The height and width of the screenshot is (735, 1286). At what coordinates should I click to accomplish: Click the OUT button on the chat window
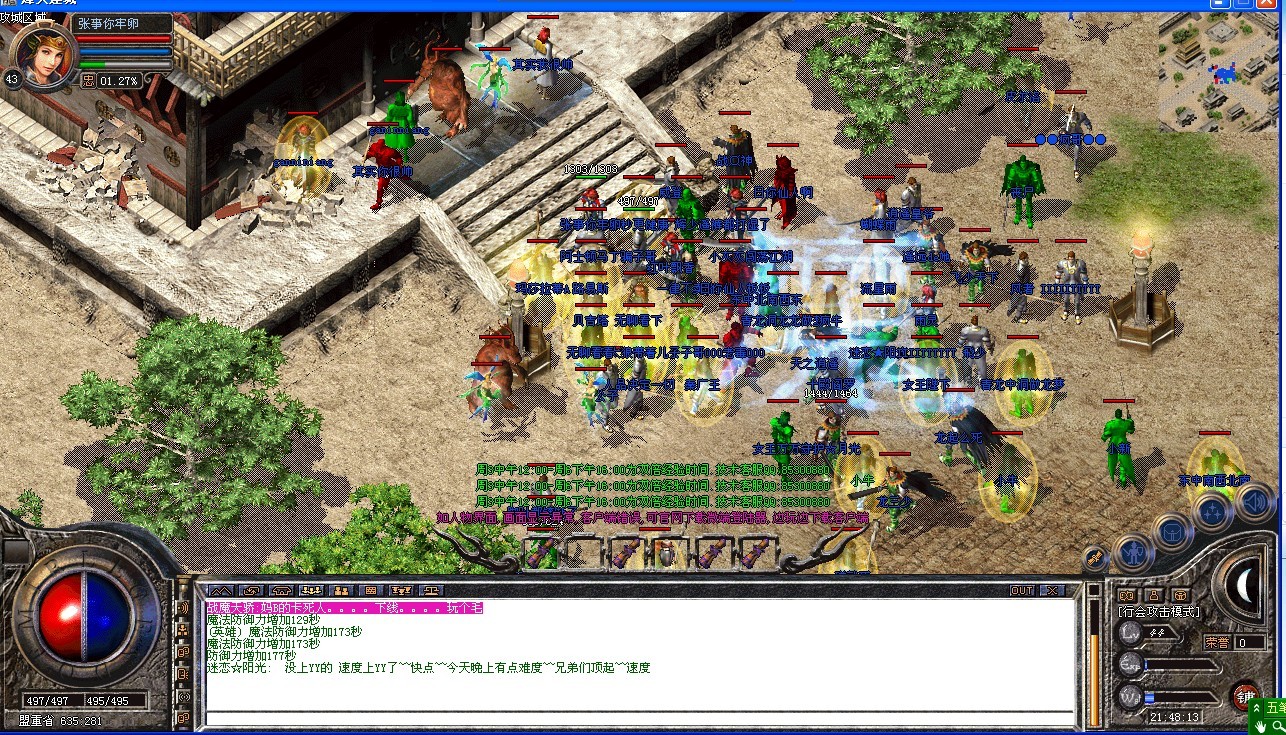coord(1022,591)
